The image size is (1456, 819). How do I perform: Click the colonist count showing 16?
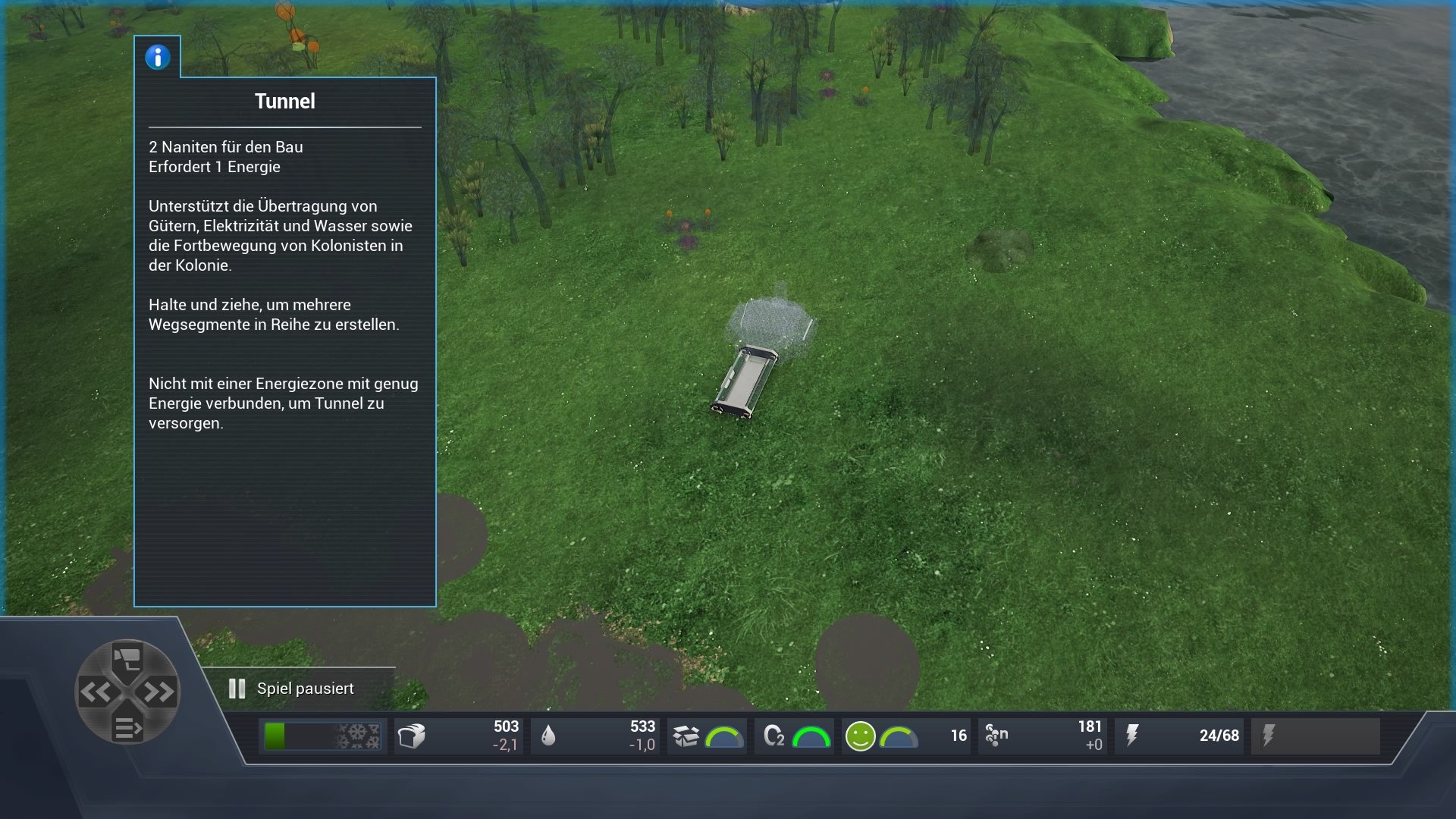pos(957,736)
